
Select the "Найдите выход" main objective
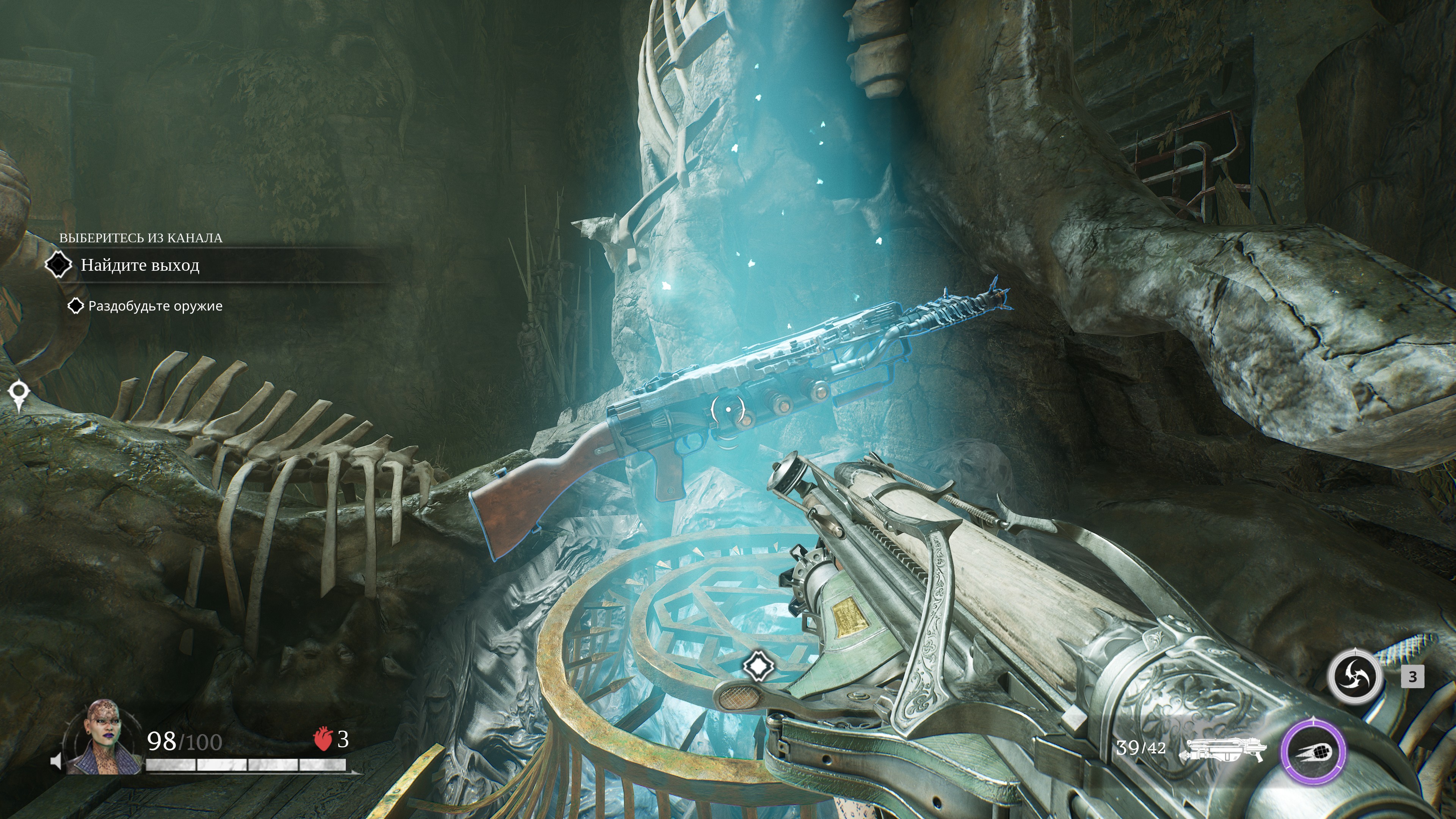(x=140, y=265)
